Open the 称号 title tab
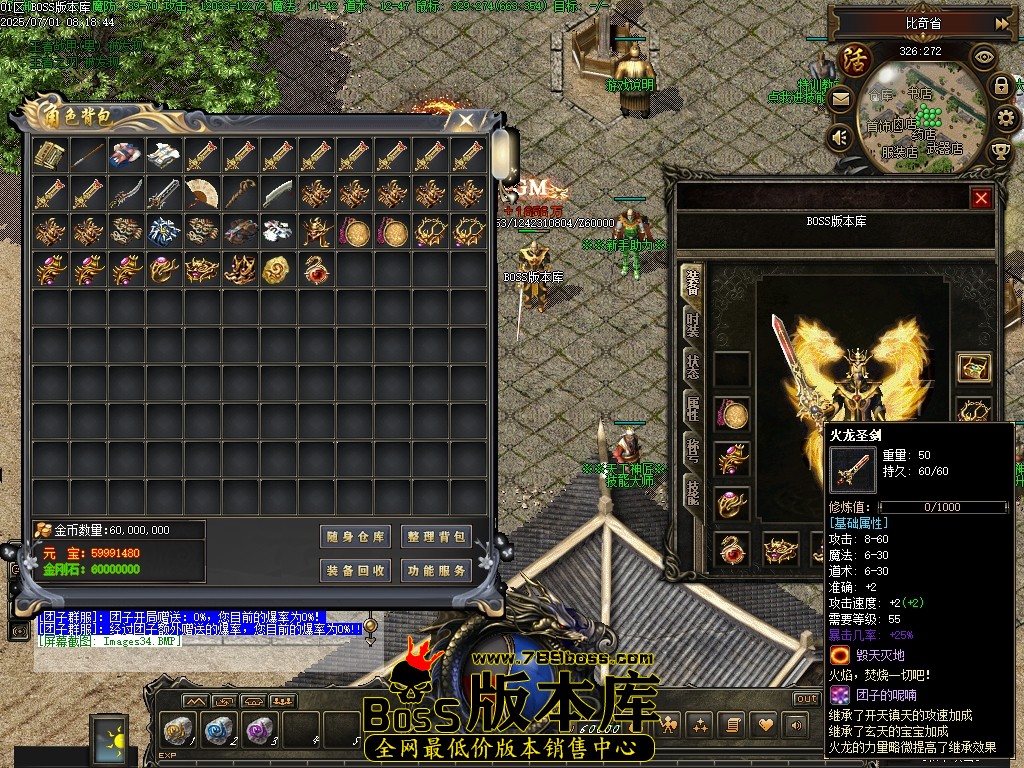Image resolution: width=1024 pixels, height=768 pixels. click(x=692, y=449)
